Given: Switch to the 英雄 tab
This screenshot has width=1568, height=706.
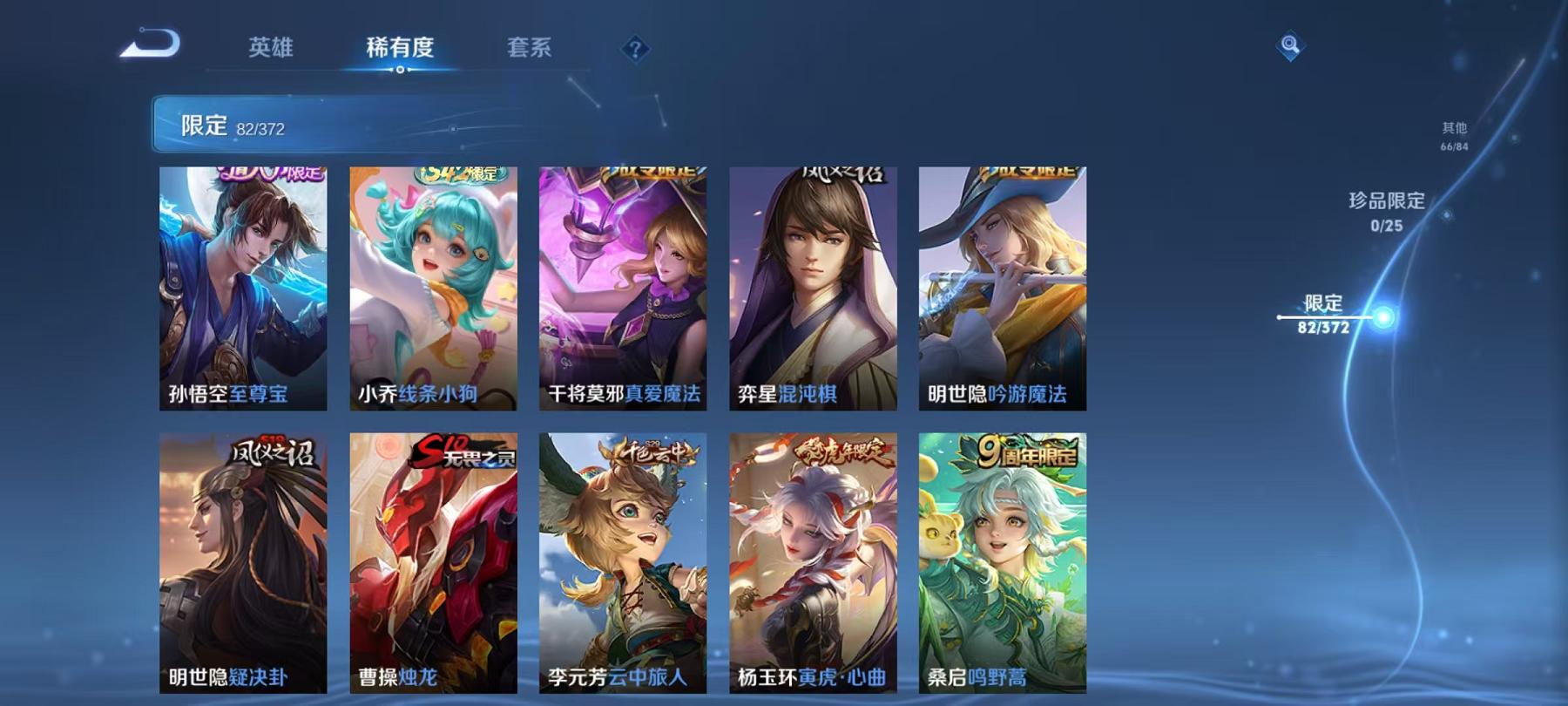Looking at the screenshot, I should click(270, 49).
